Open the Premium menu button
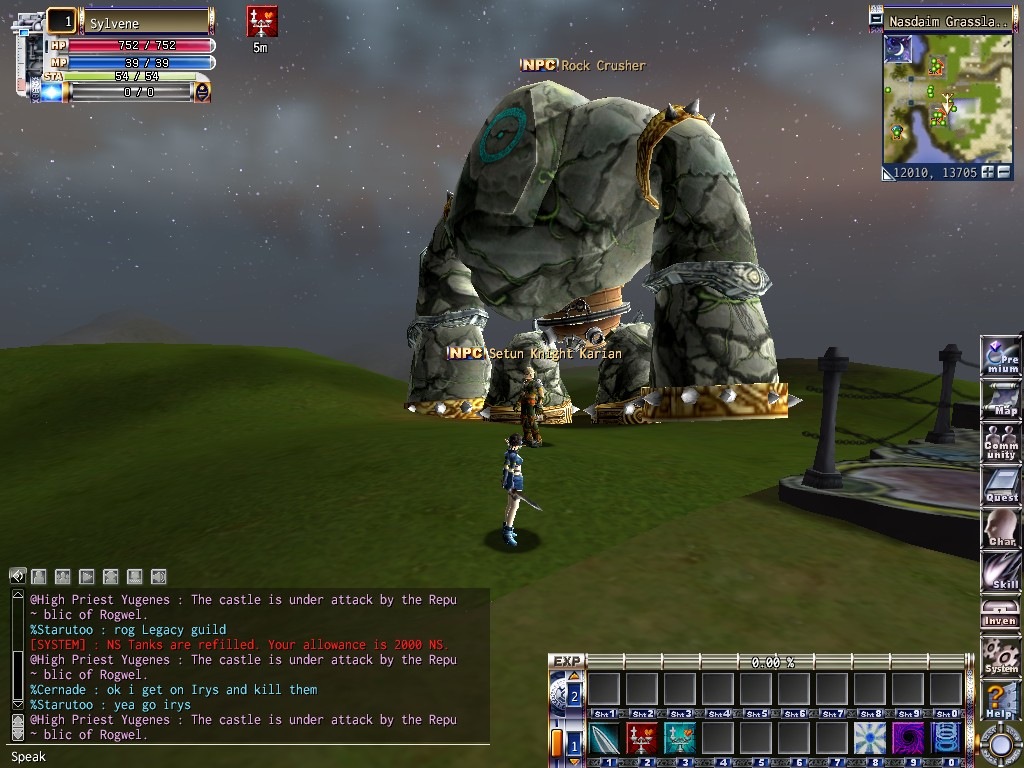The height and width of the screenshot is (768, 1024). pos(1001,356)
